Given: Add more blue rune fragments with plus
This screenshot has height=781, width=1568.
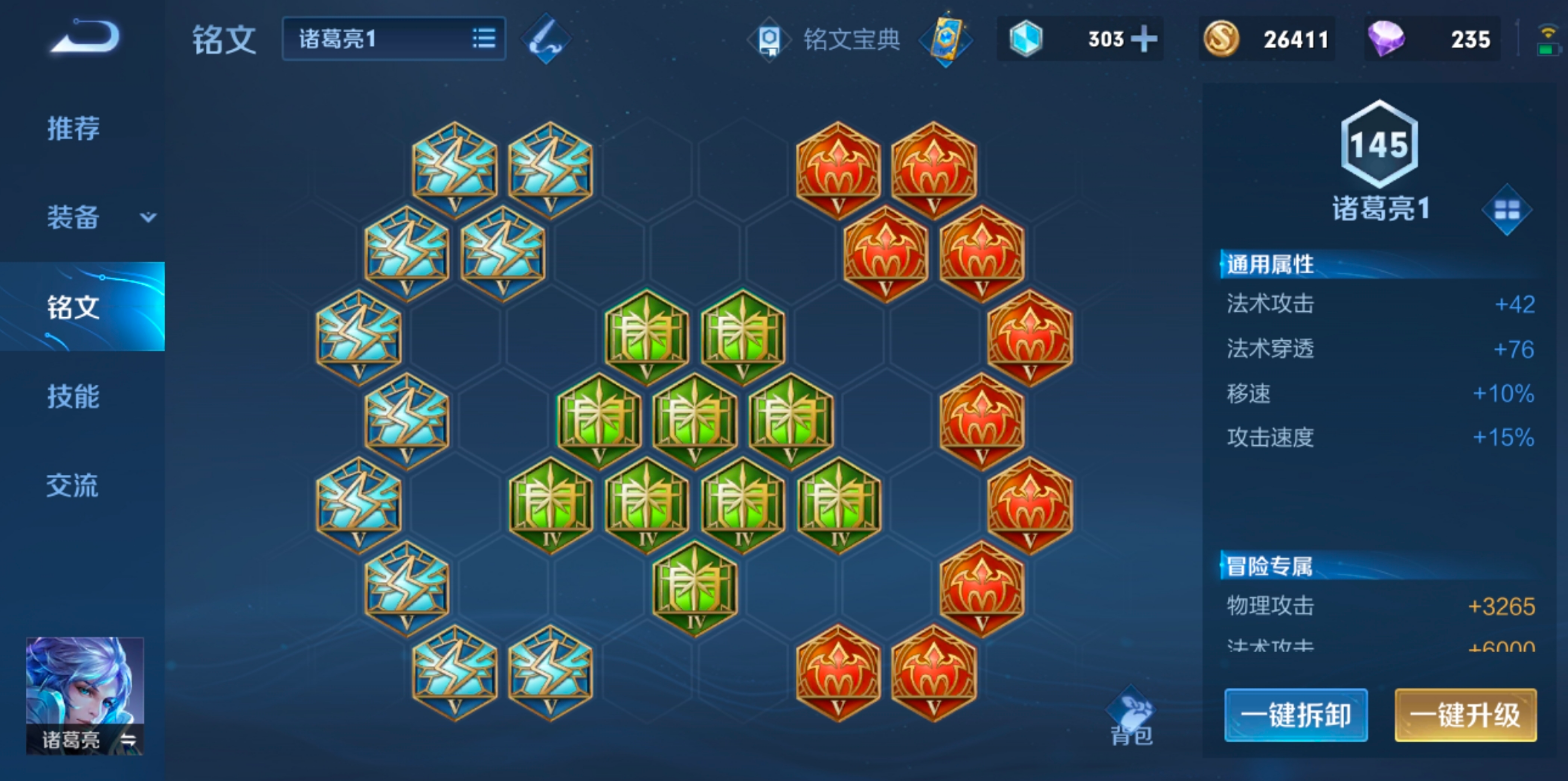Looking at the screenshot, I should 1143,39.
